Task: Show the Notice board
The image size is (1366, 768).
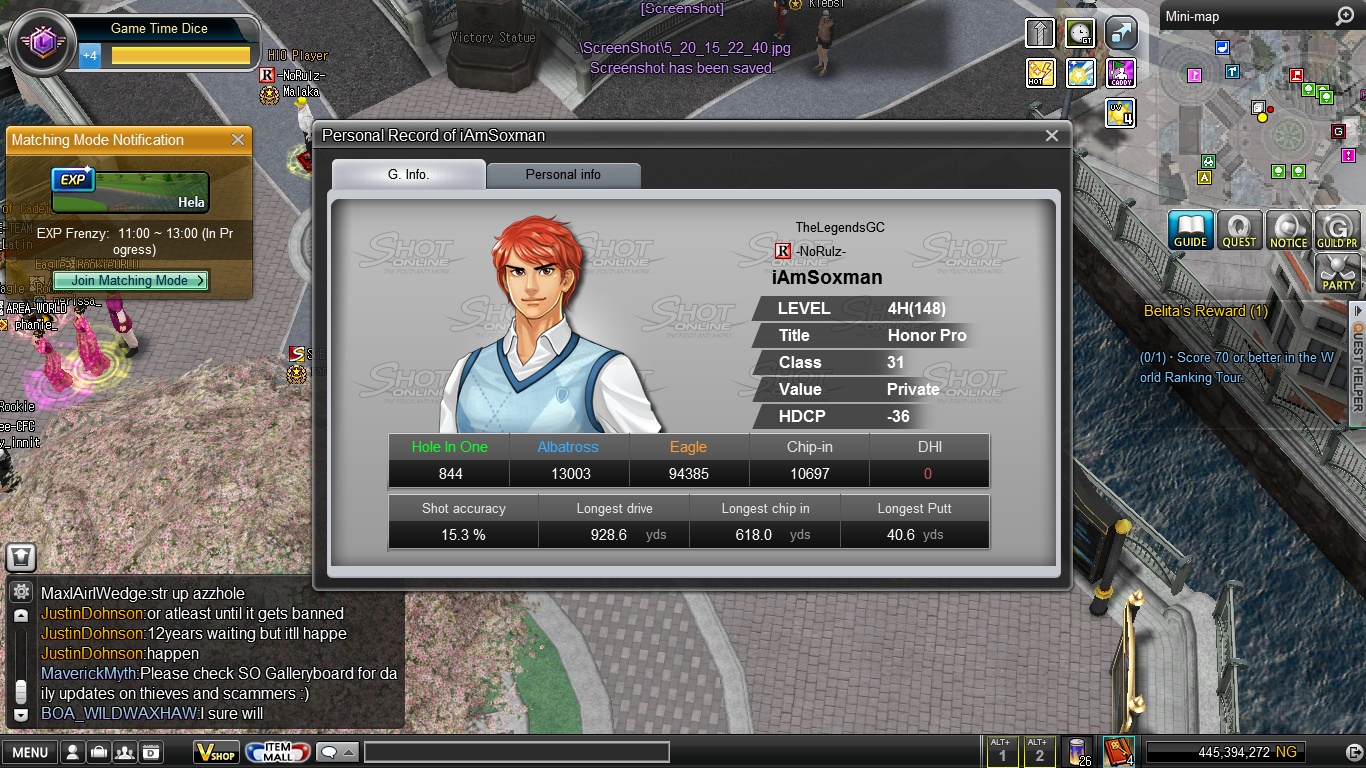Action: click(1288, 230)
